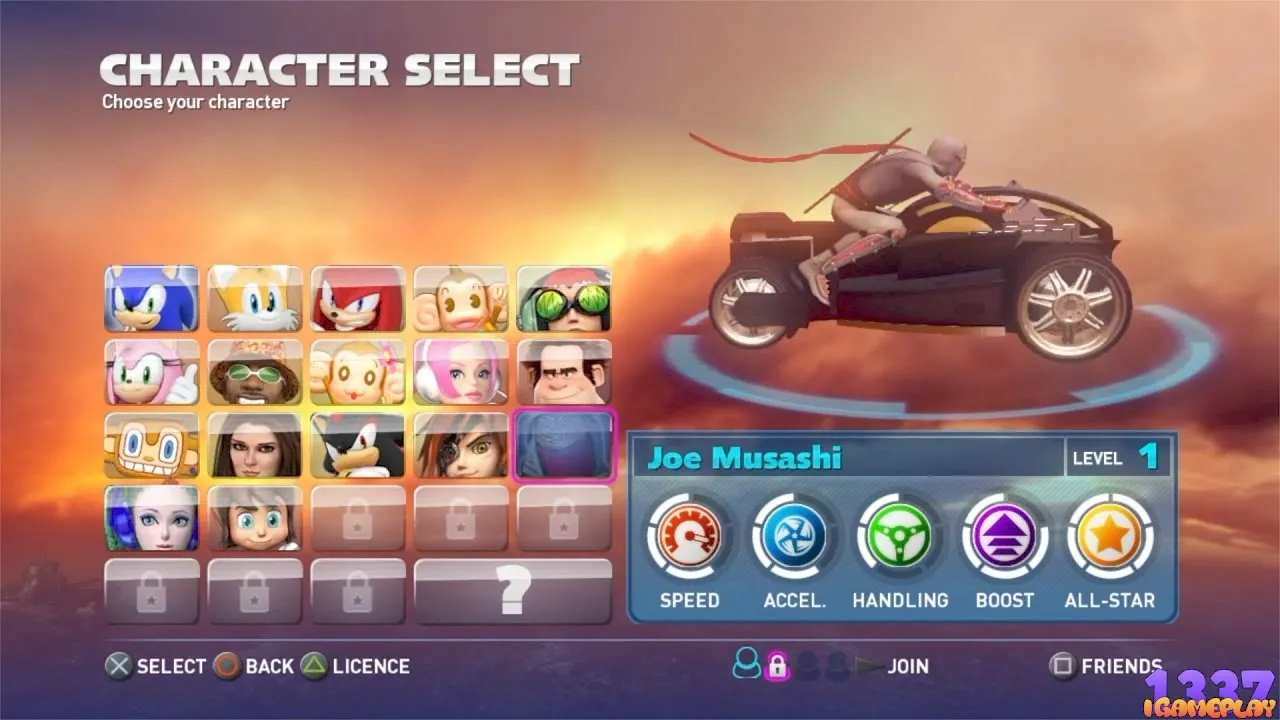
Task: Select Amy Rose's portrait
Action: pyautogui.click(x=150, y=372)
